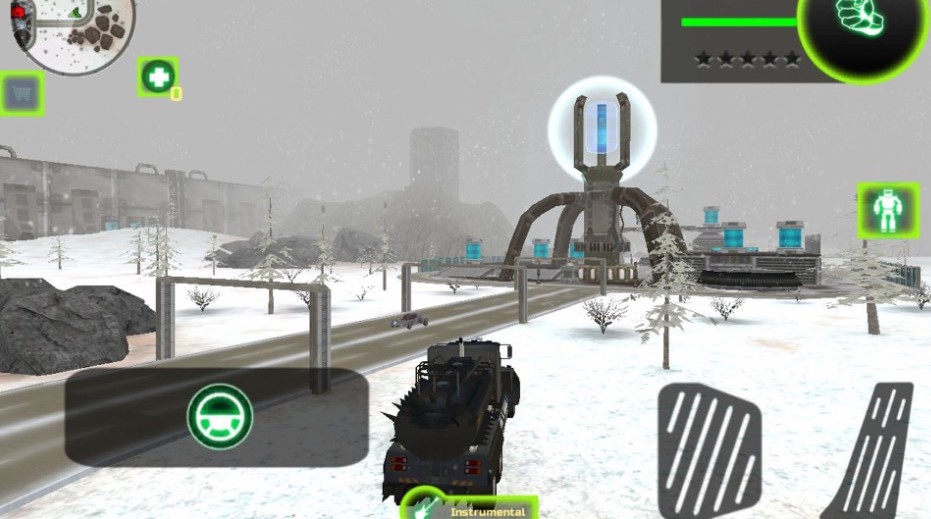Tap the steering wheel control

220,416
